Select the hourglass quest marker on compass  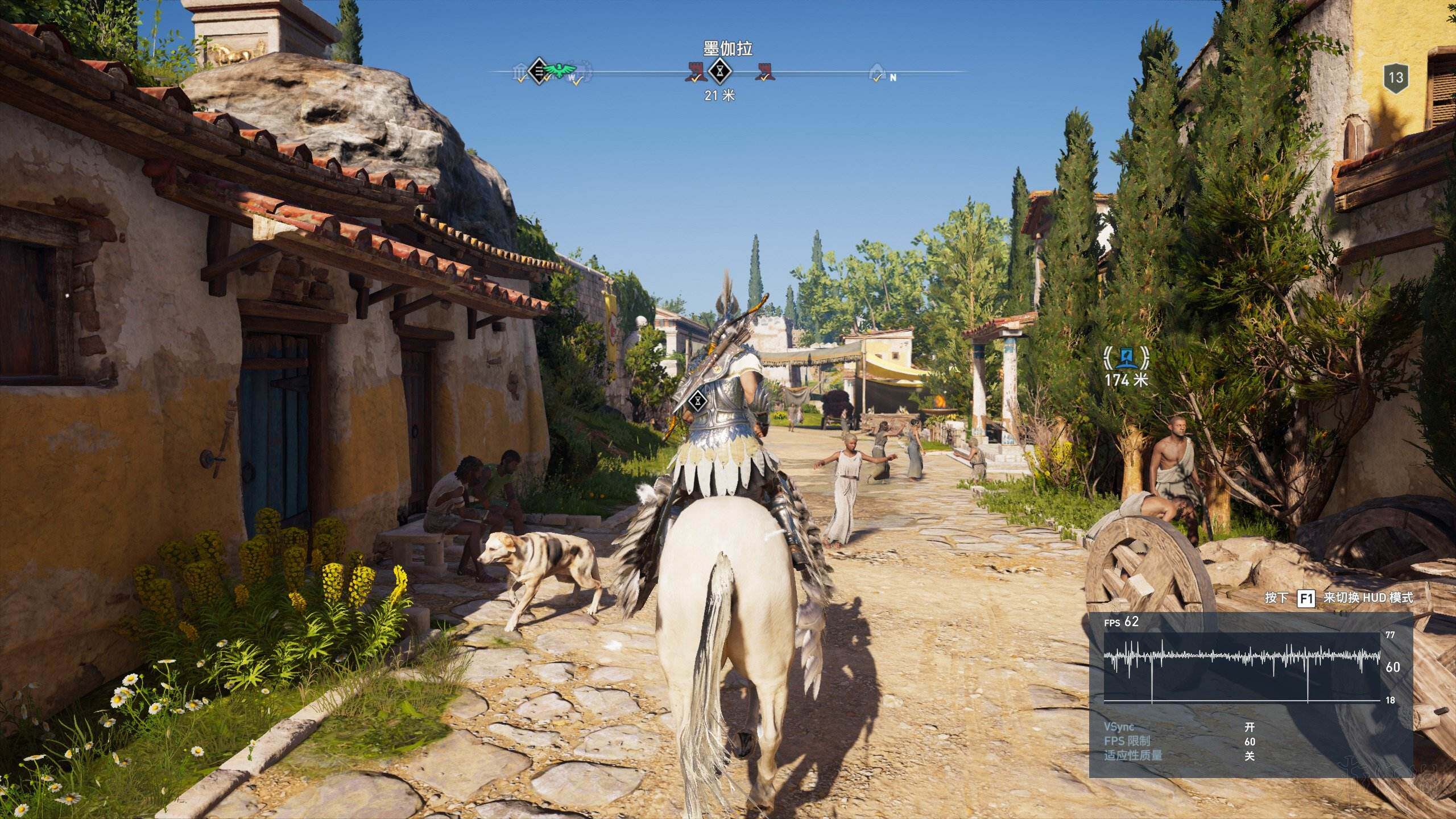click(721, 72)
